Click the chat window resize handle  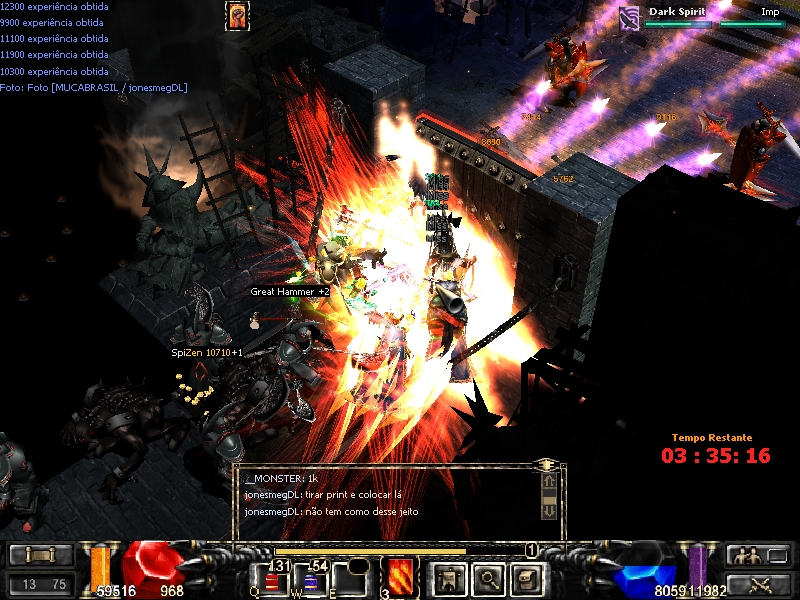[547, 465]
